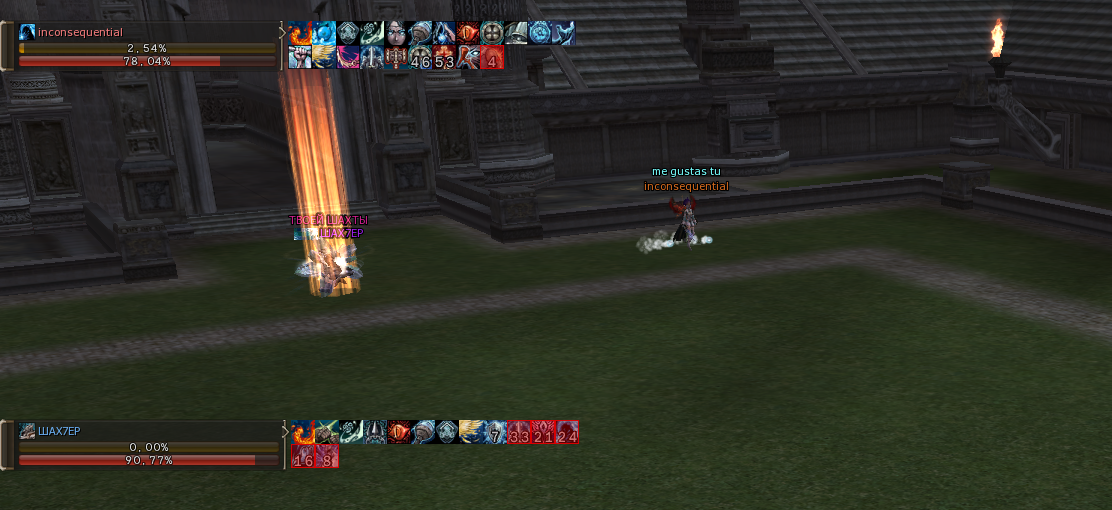This screenshot has height=510, width=1112.
Task: Click the red debuff icon showing 16
Action: (302, 456)
